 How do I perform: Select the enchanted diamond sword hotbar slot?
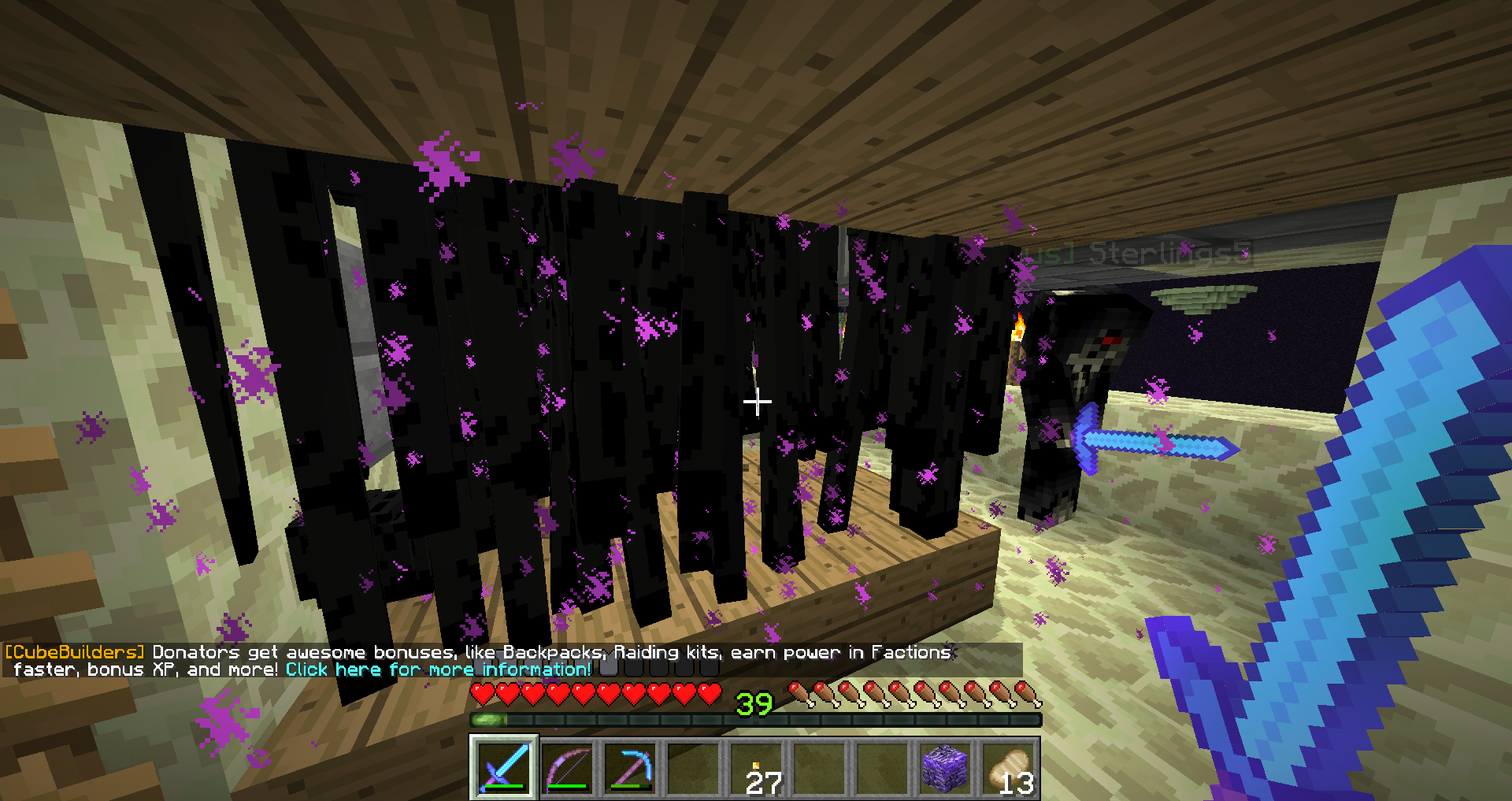504,766
